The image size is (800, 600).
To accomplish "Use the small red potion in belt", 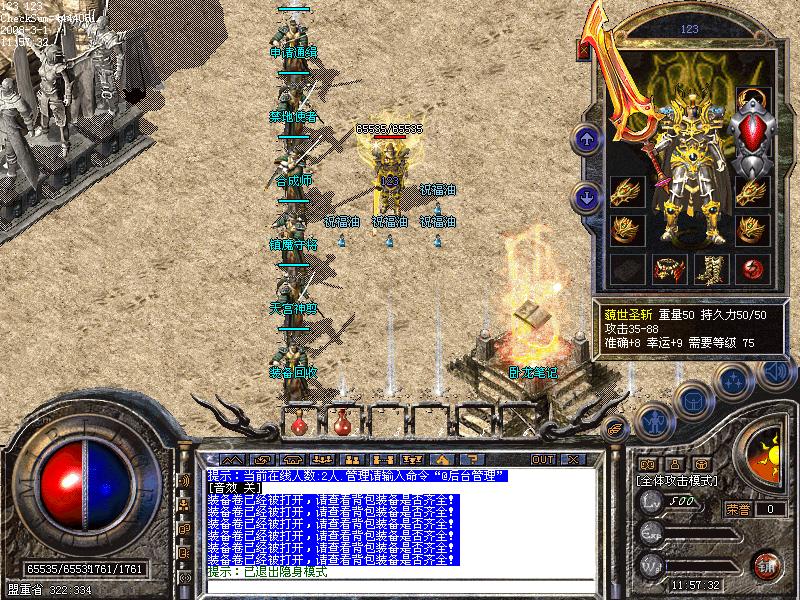I will pos(298,423).
